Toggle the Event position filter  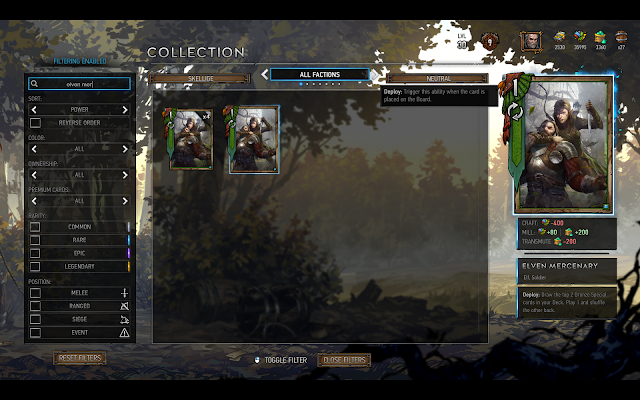click(x=35, y=332)
